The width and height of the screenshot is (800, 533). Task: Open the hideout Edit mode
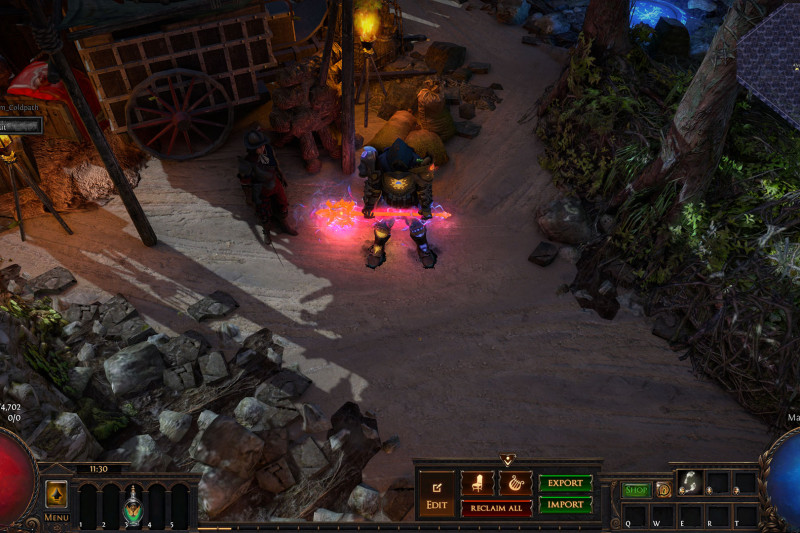click(436, 493)
